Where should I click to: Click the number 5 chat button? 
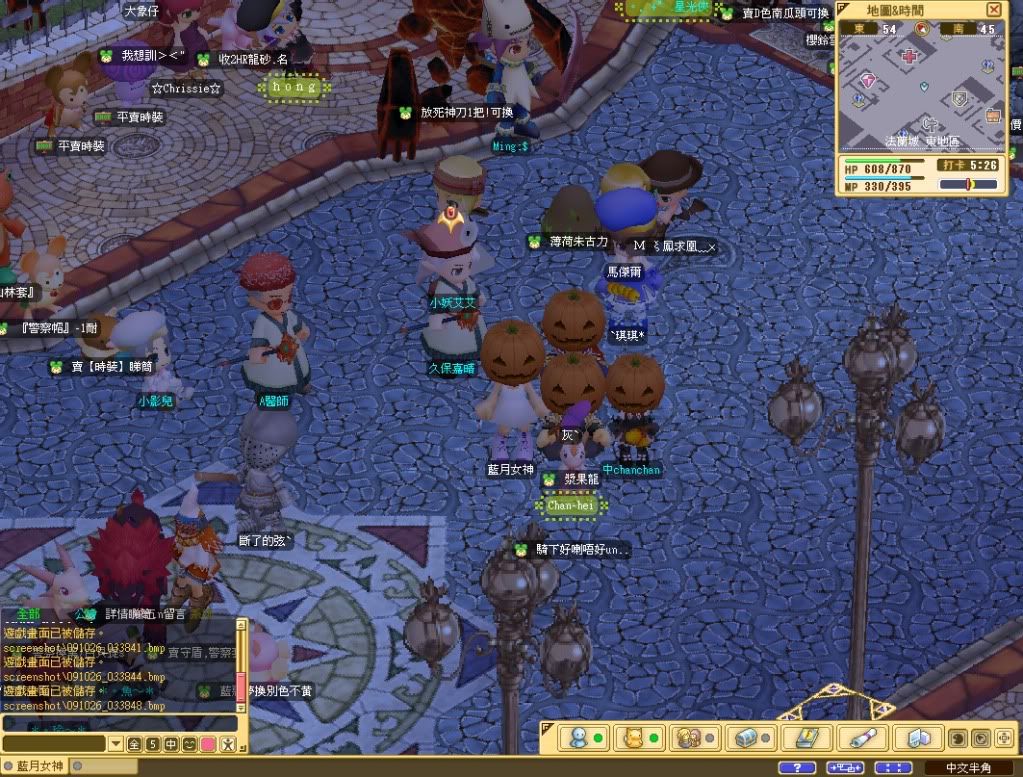[153, 744]
